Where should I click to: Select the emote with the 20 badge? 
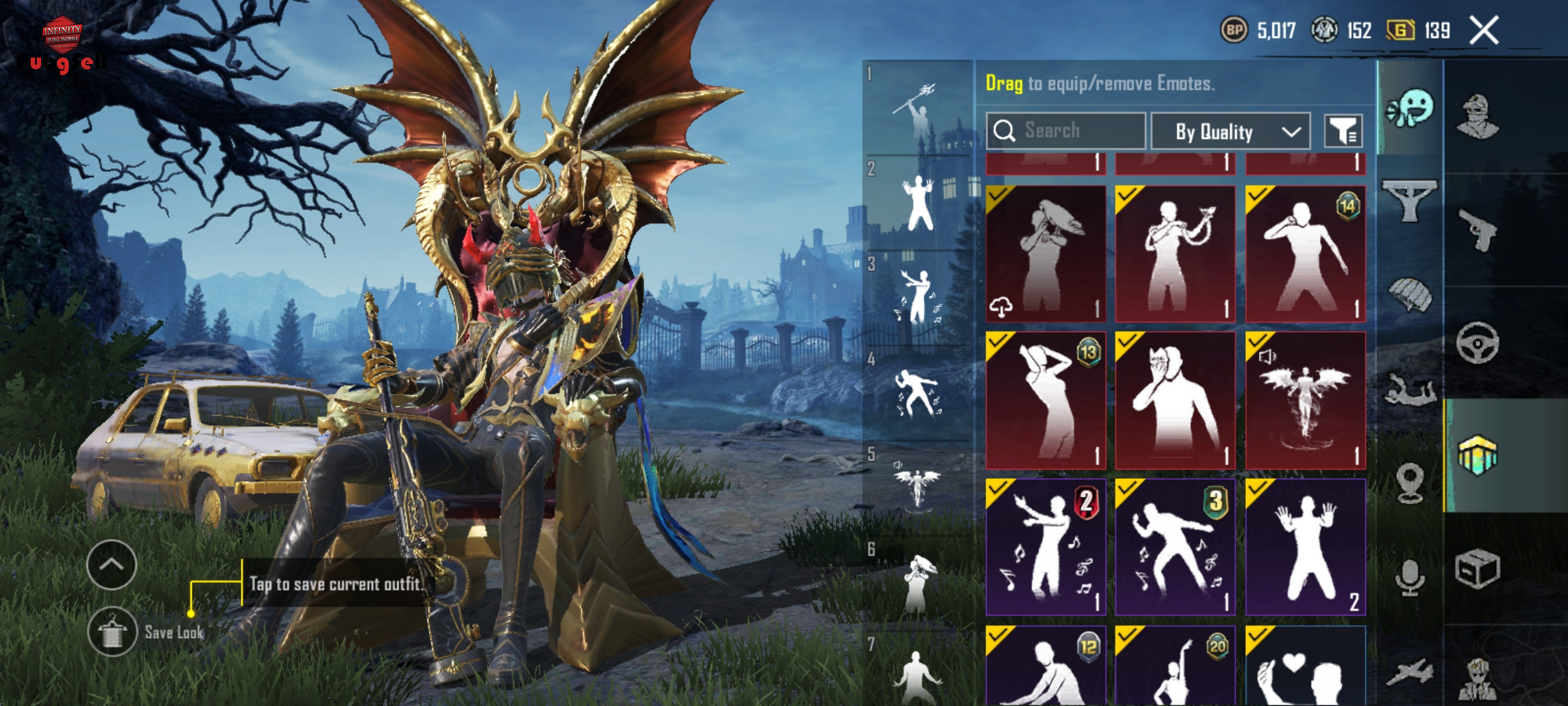[1175, 667]
